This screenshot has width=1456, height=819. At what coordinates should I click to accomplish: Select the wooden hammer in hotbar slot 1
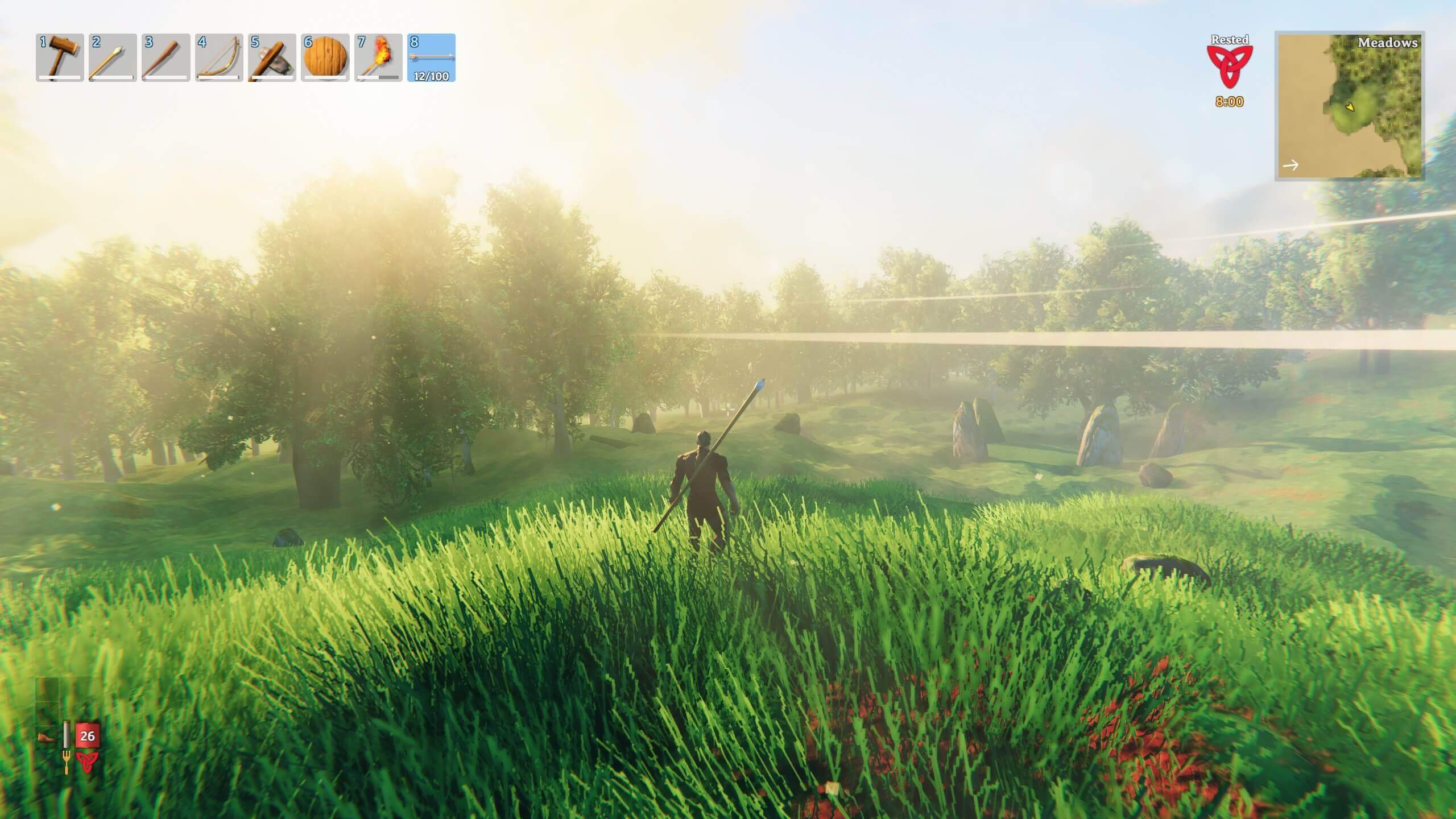[x=60, y=57]
